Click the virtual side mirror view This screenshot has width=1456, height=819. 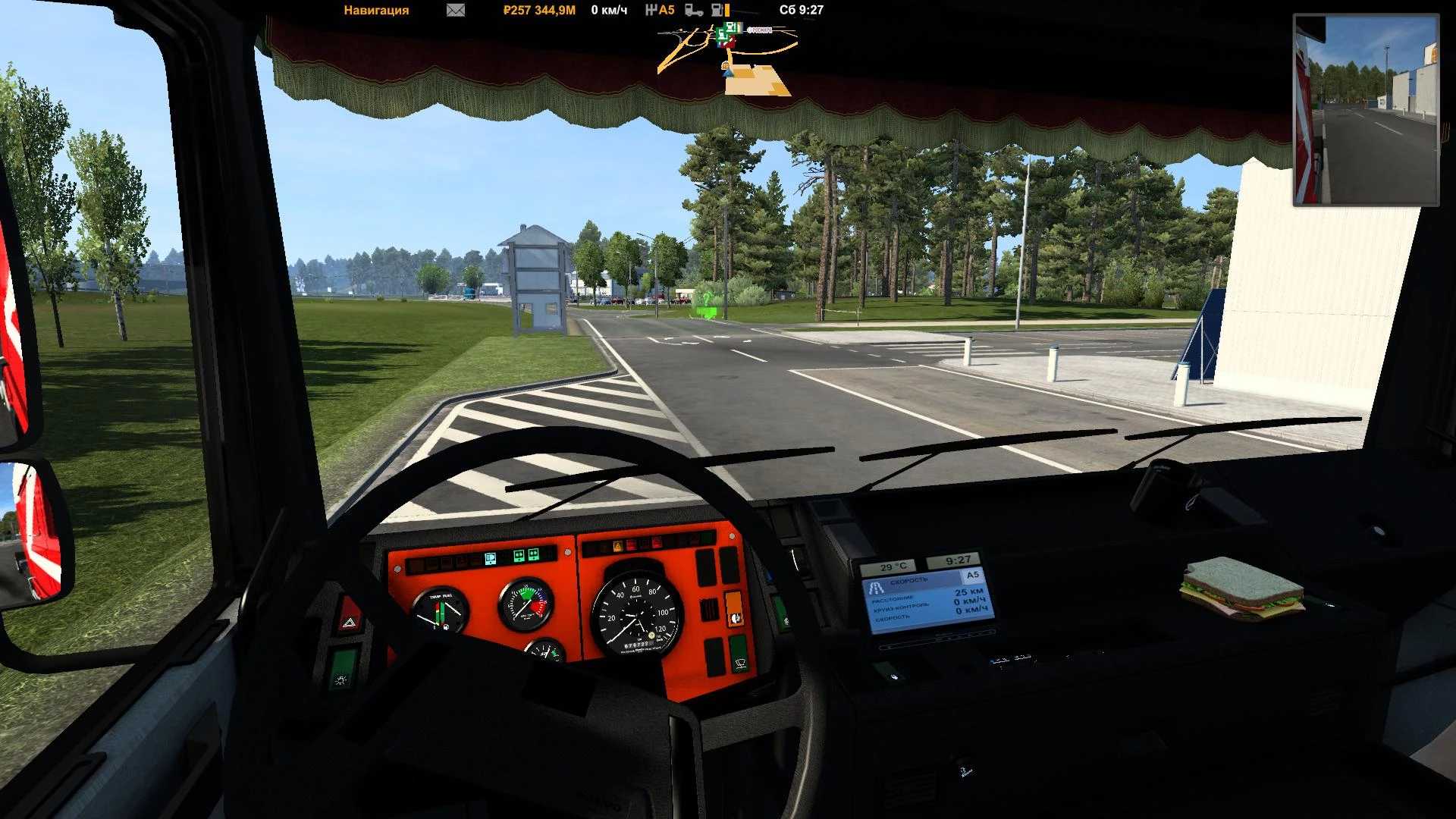point(1366,111)
